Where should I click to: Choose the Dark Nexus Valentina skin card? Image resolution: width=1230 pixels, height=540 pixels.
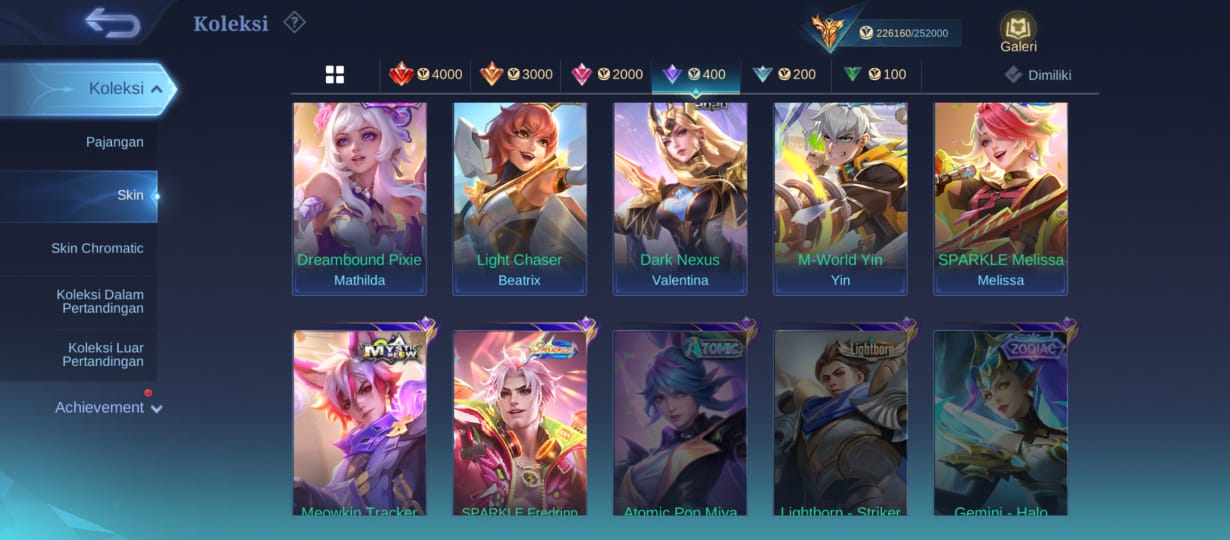[x=680, y=198]
